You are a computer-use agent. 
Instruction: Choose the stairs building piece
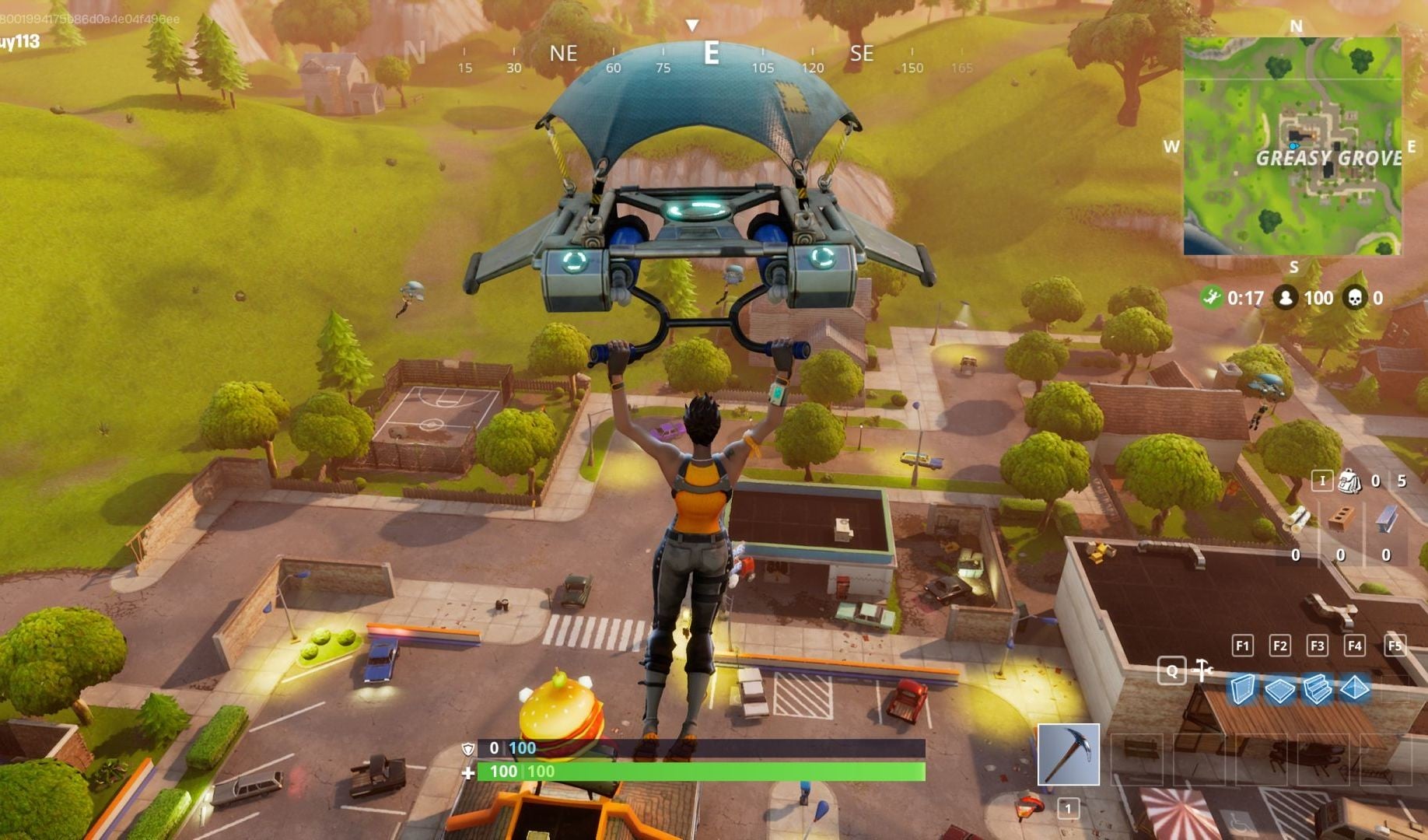pos(1317,689)
